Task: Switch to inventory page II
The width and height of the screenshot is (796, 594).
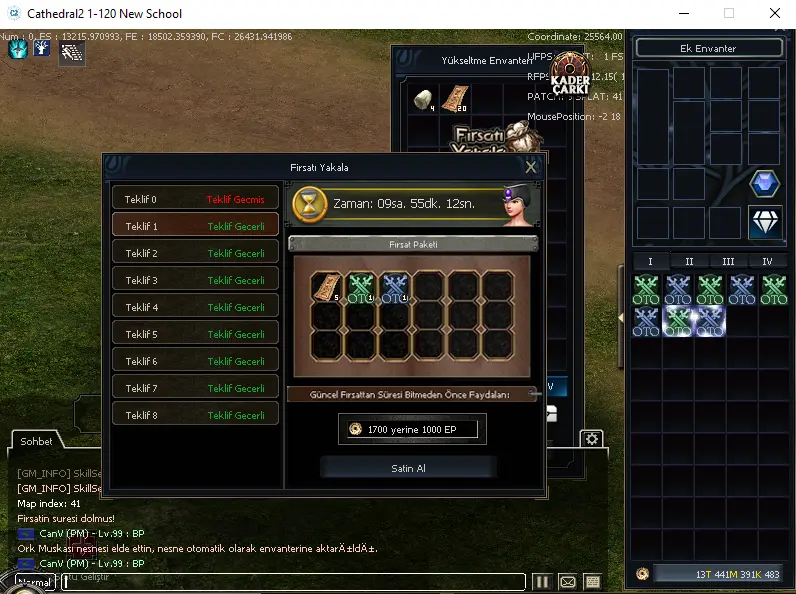Action: (x=689, y=262)
